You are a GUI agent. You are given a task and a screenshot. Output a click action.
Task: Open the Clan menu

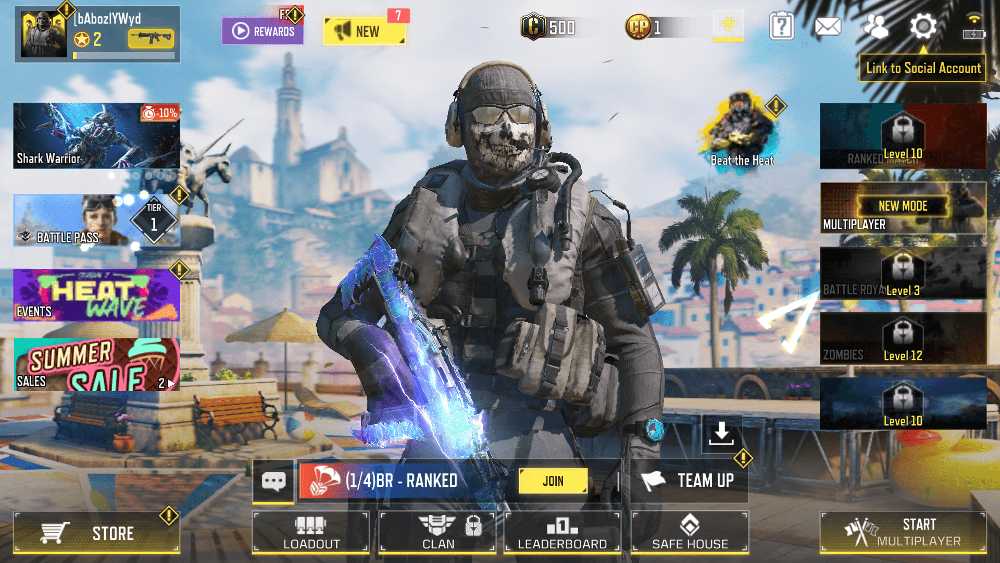438,532
